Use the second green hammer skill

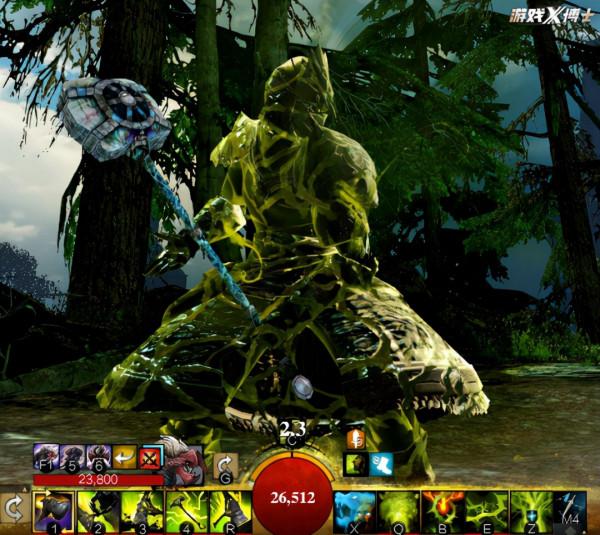96,511
